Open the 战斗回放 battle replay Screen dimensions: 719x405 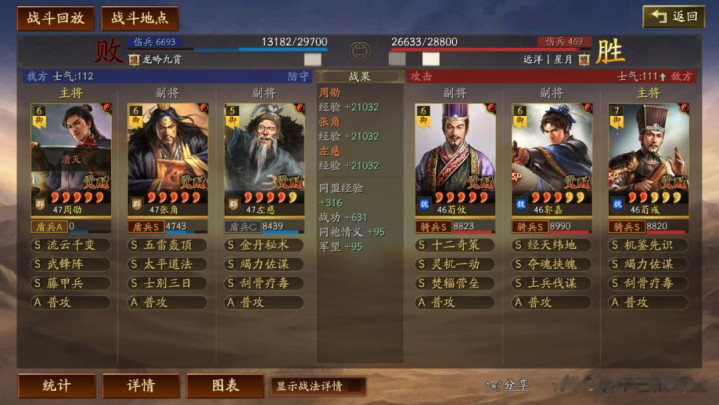56,18
